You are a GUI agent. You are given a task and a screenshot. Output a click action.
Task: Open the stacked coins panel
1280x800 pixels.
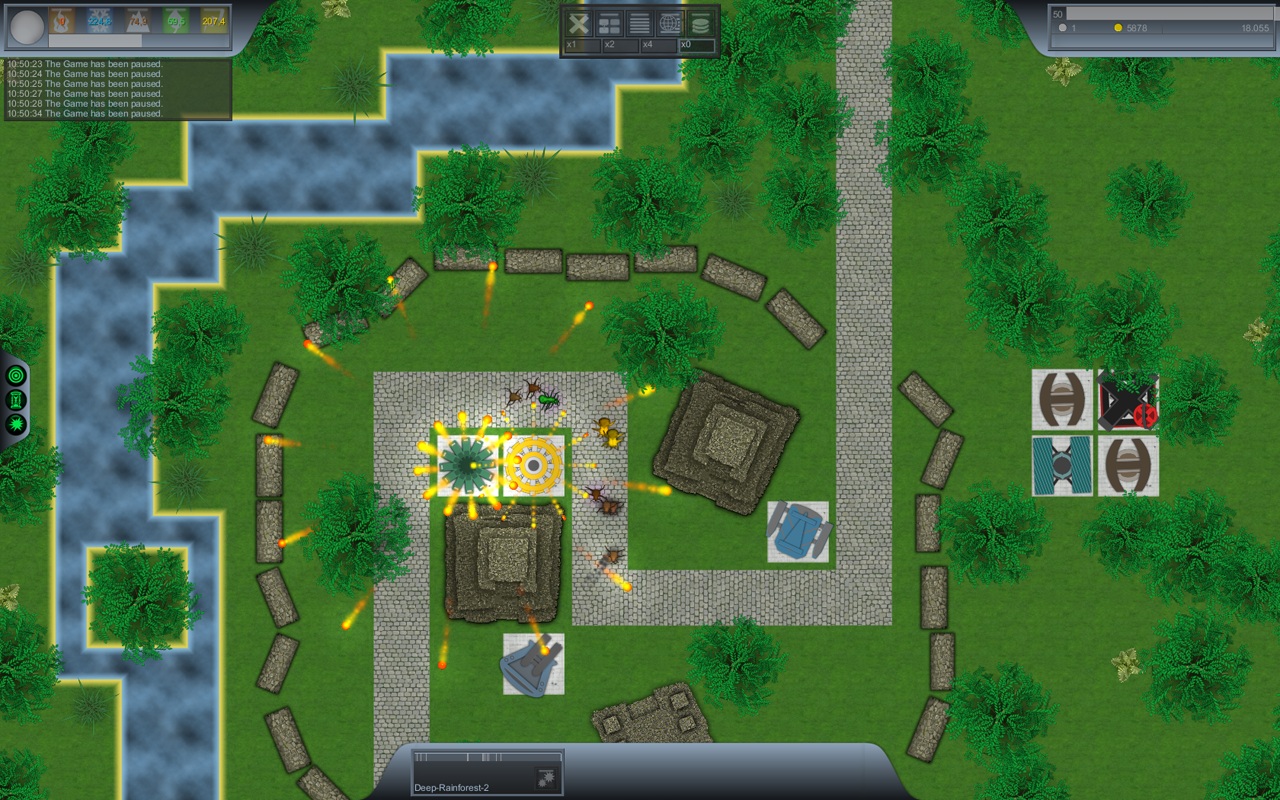coord(699,24)
